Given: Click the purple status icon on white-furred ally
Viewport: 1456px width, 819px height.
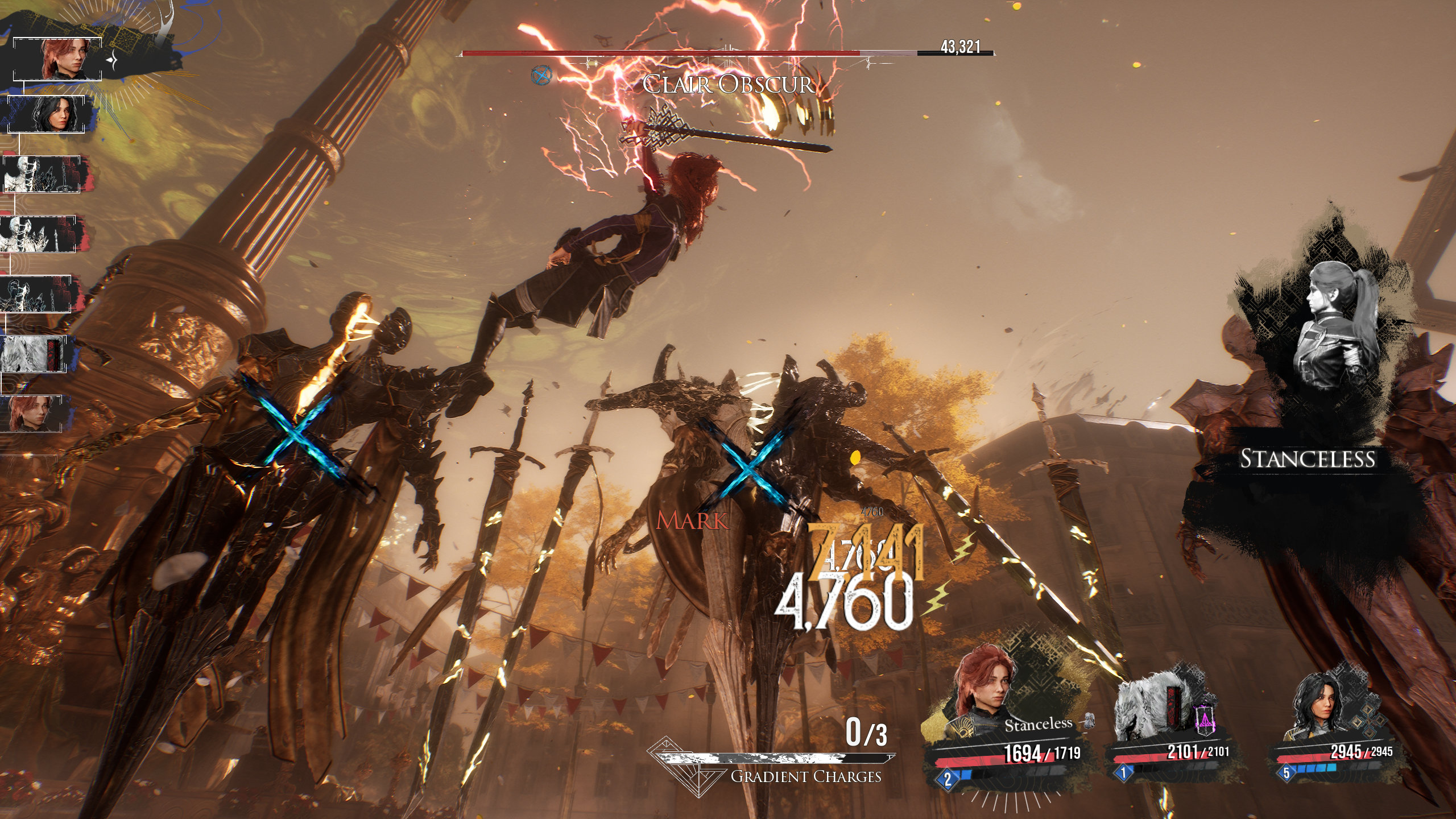Looking at the screenshot, I should coord(1203,719).
